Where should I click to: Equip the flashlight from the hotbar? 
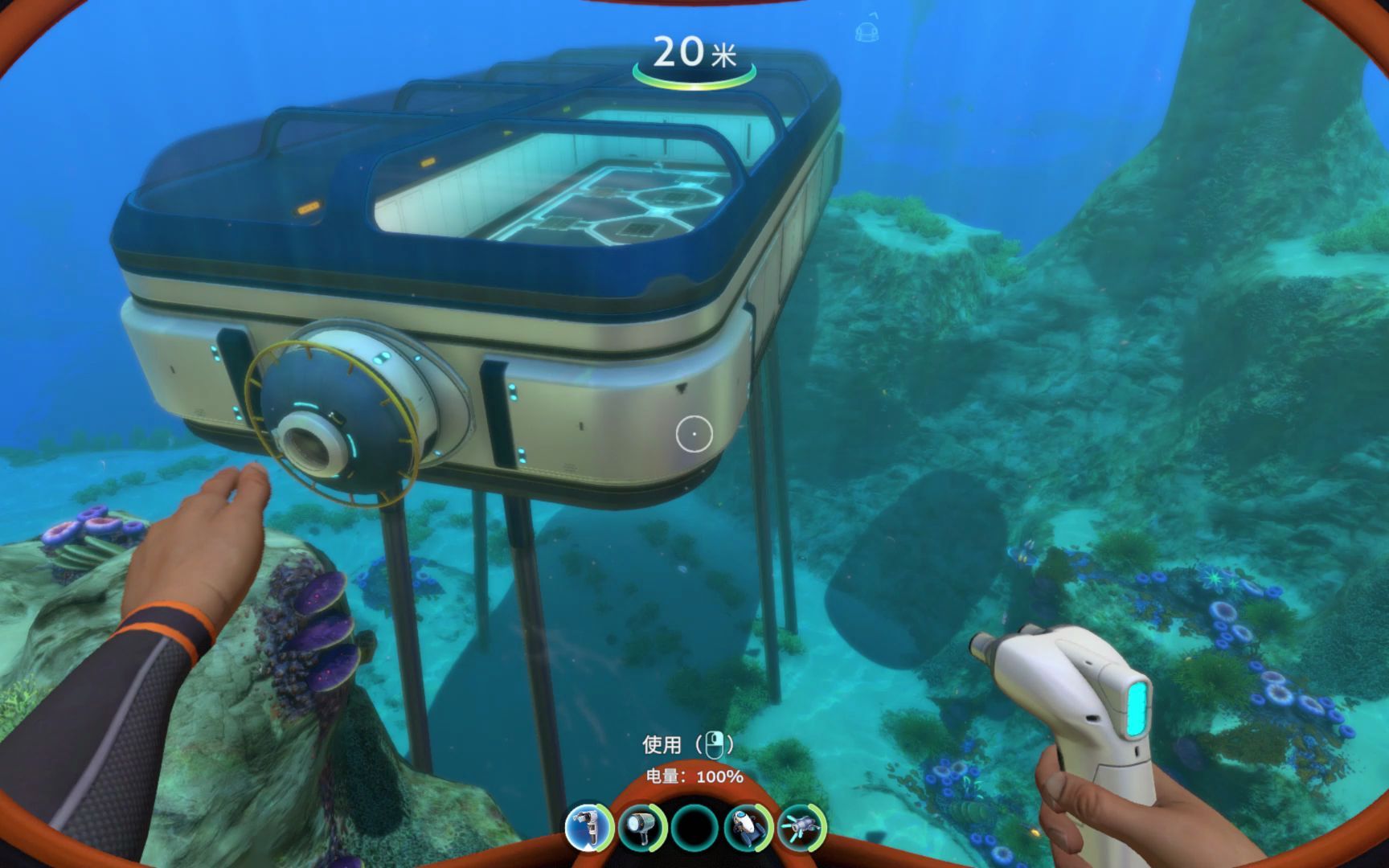(x=641, y=827)
